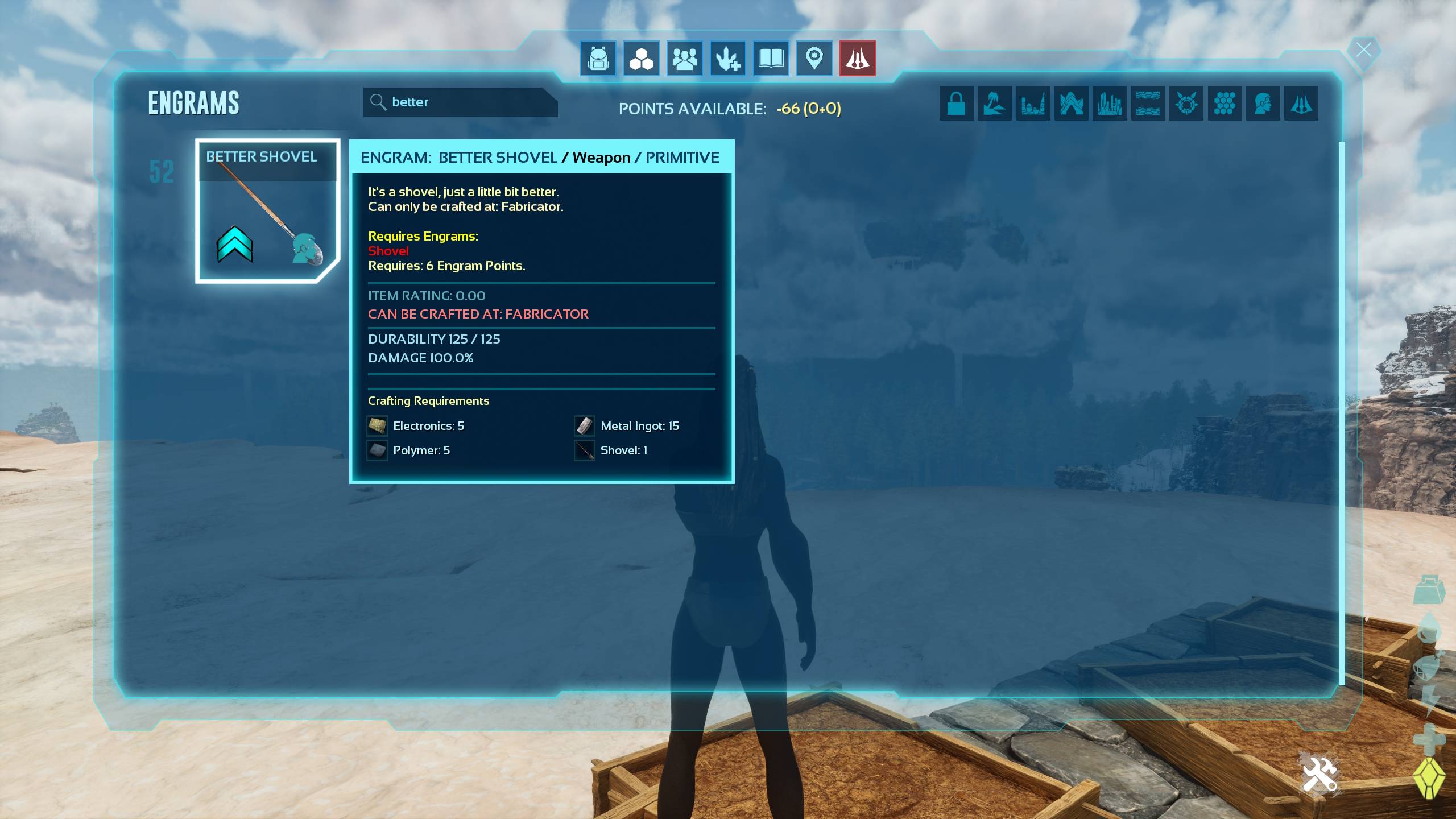The width and height of the screenshot is (1456, 819).
Task: Toggle the ring station filter icon
Action: pos(1186,104)
